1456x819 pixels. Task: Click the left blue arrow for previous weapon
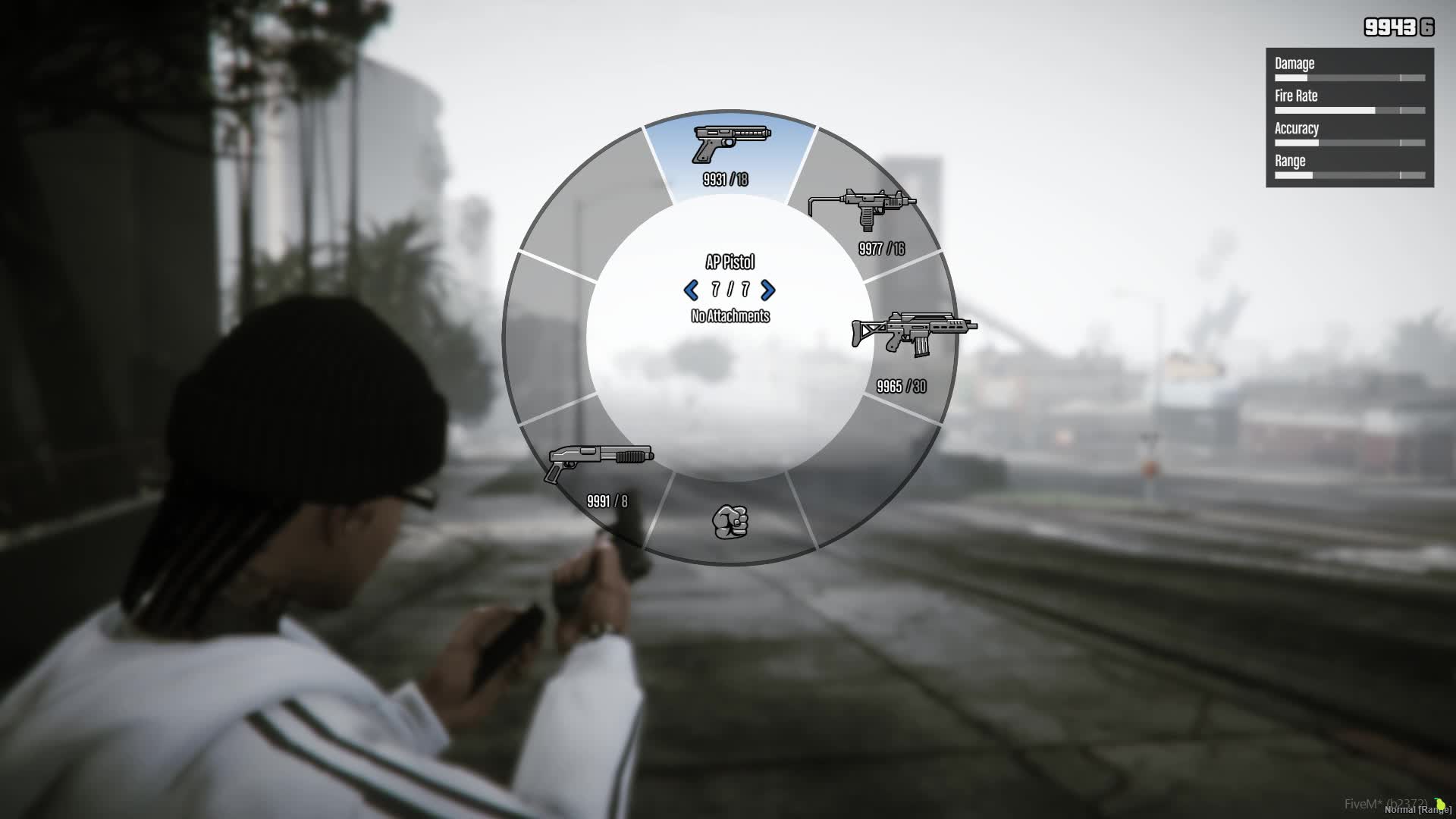691,290
